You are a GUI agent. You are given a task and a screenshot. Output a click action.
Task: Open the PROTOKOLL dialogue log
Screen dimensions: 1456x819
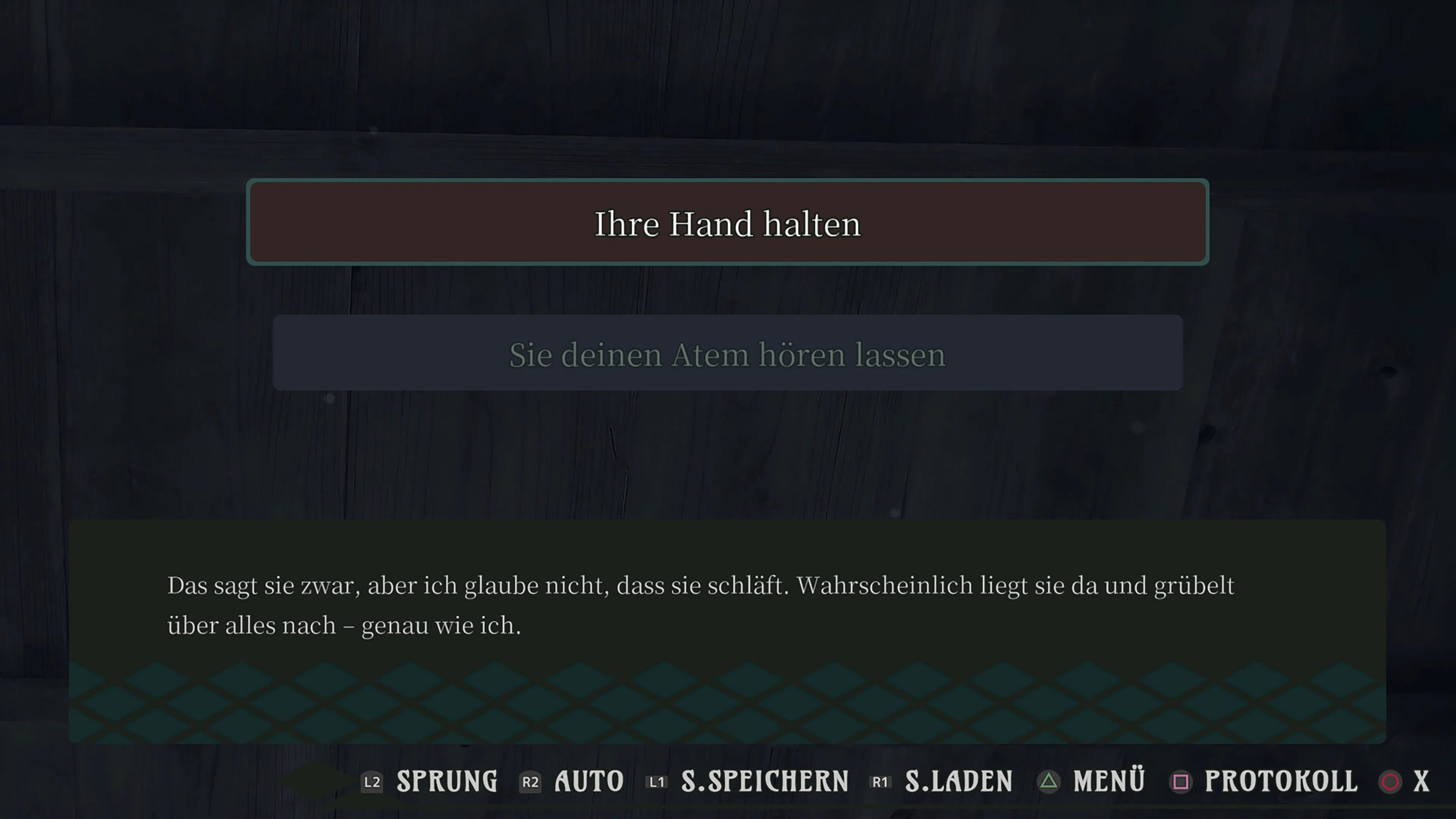(x=1279, y=782)
